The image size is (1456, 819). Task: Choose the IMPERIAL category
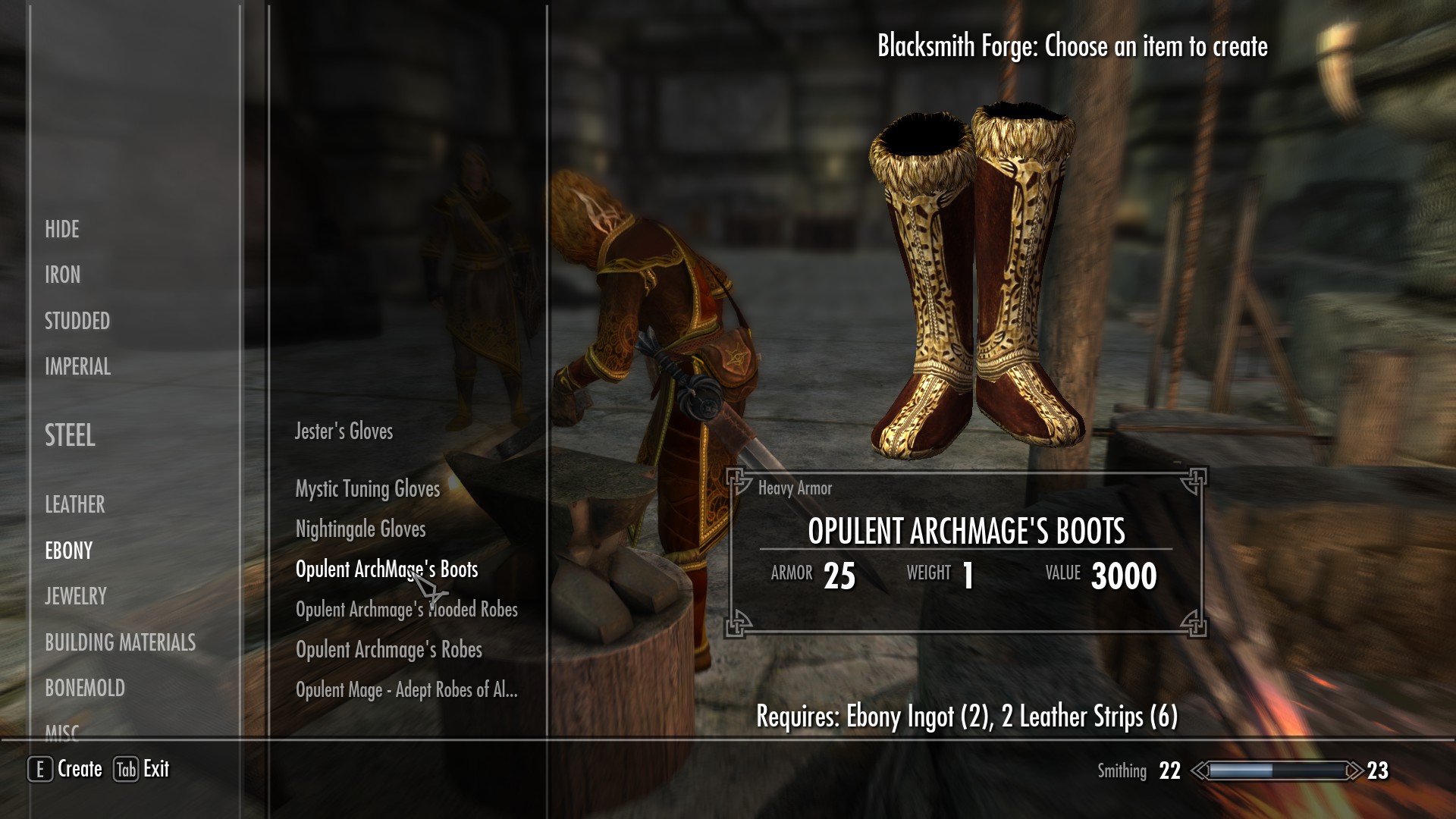point(77,367)
